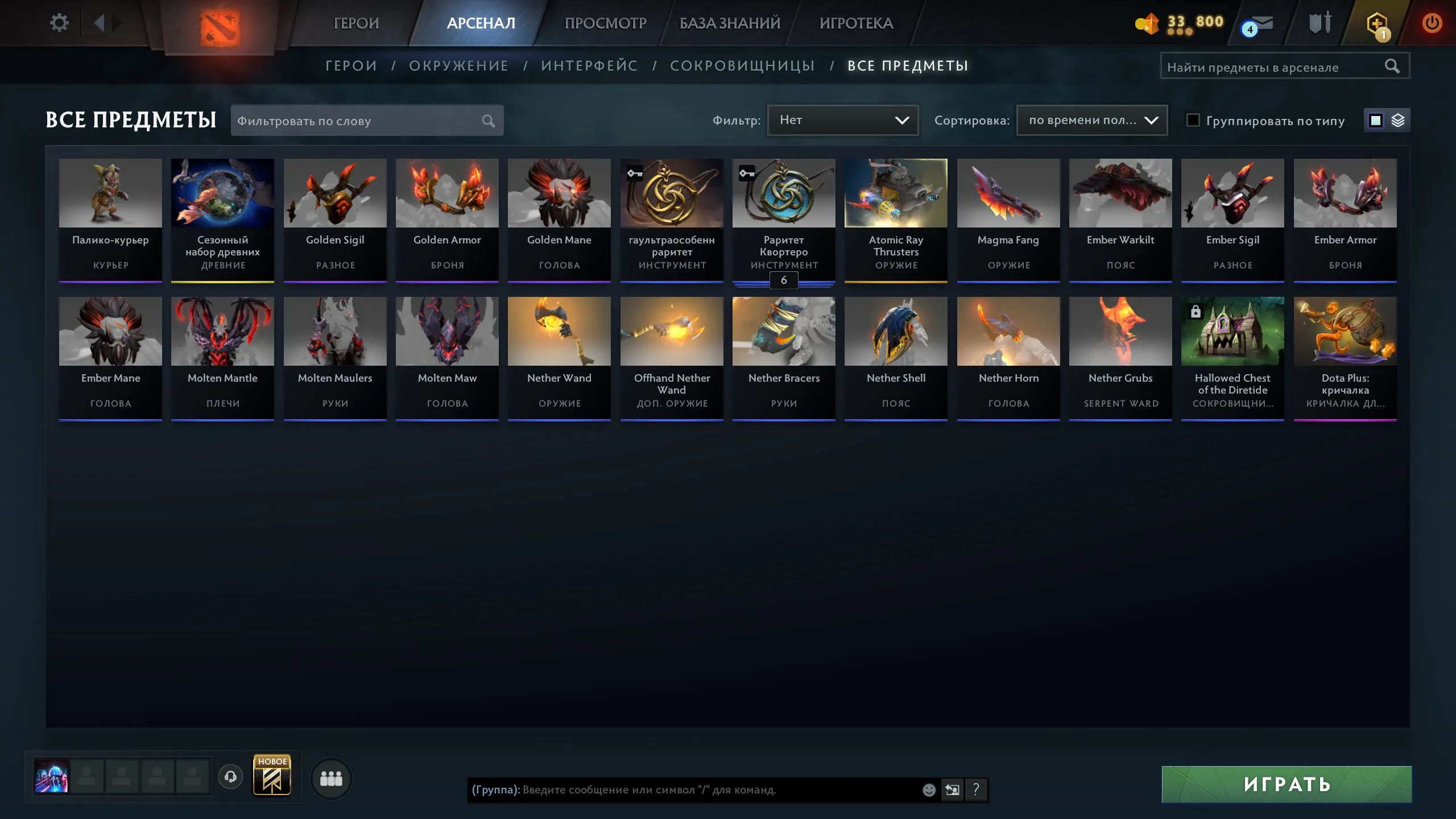Select the Nether Wand item thumbnail

click(559, 330)
